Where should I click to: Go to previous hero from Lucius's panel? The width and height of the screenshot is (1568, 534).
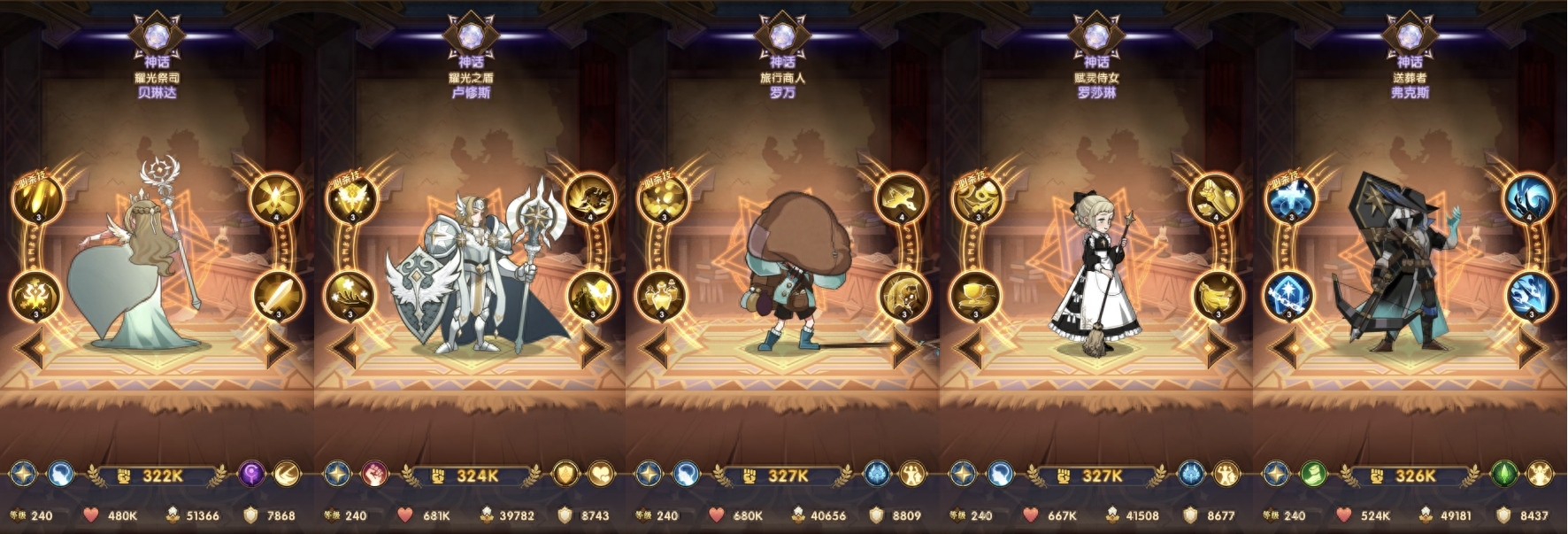[344, 348]
